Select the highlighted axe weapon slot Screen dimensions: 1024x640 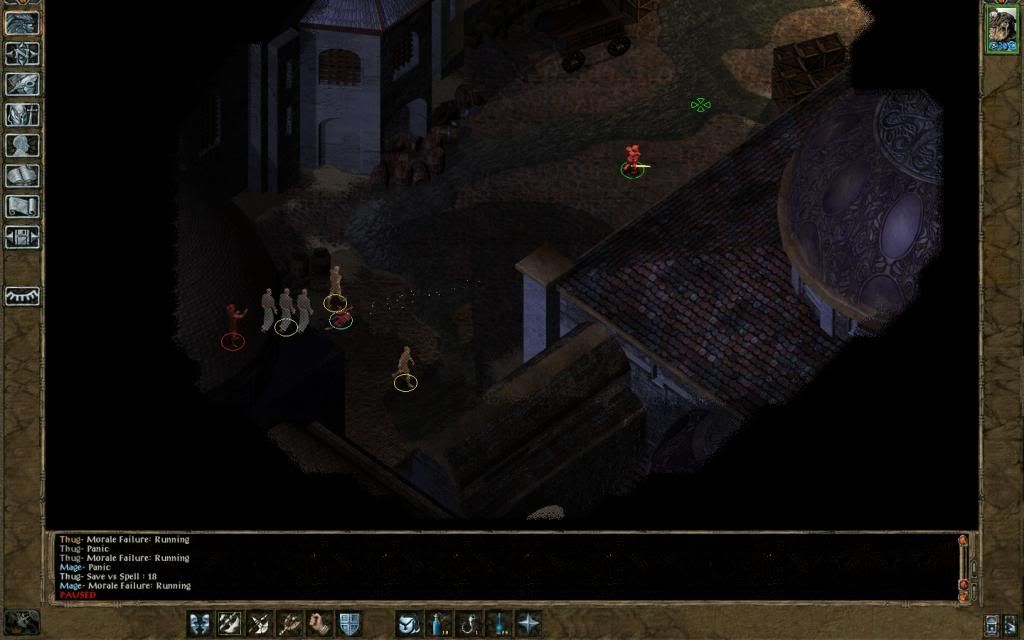click(230, 623)
